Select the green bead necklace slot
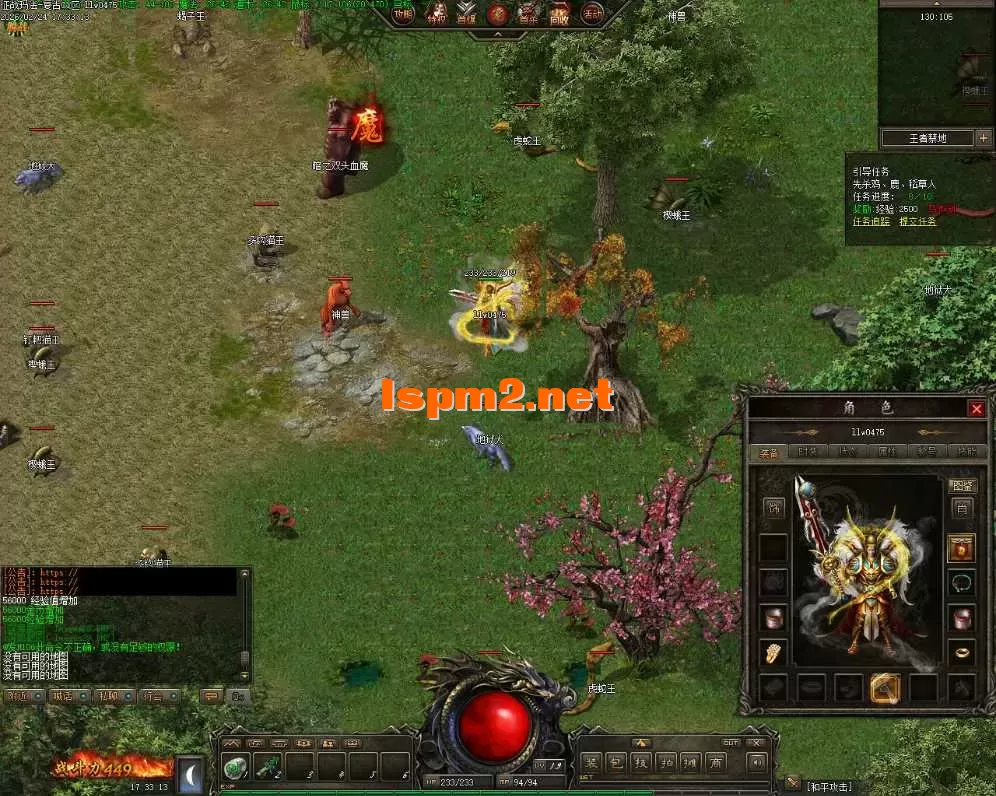Viewport: 996px width, 796px height. [961, 583]
